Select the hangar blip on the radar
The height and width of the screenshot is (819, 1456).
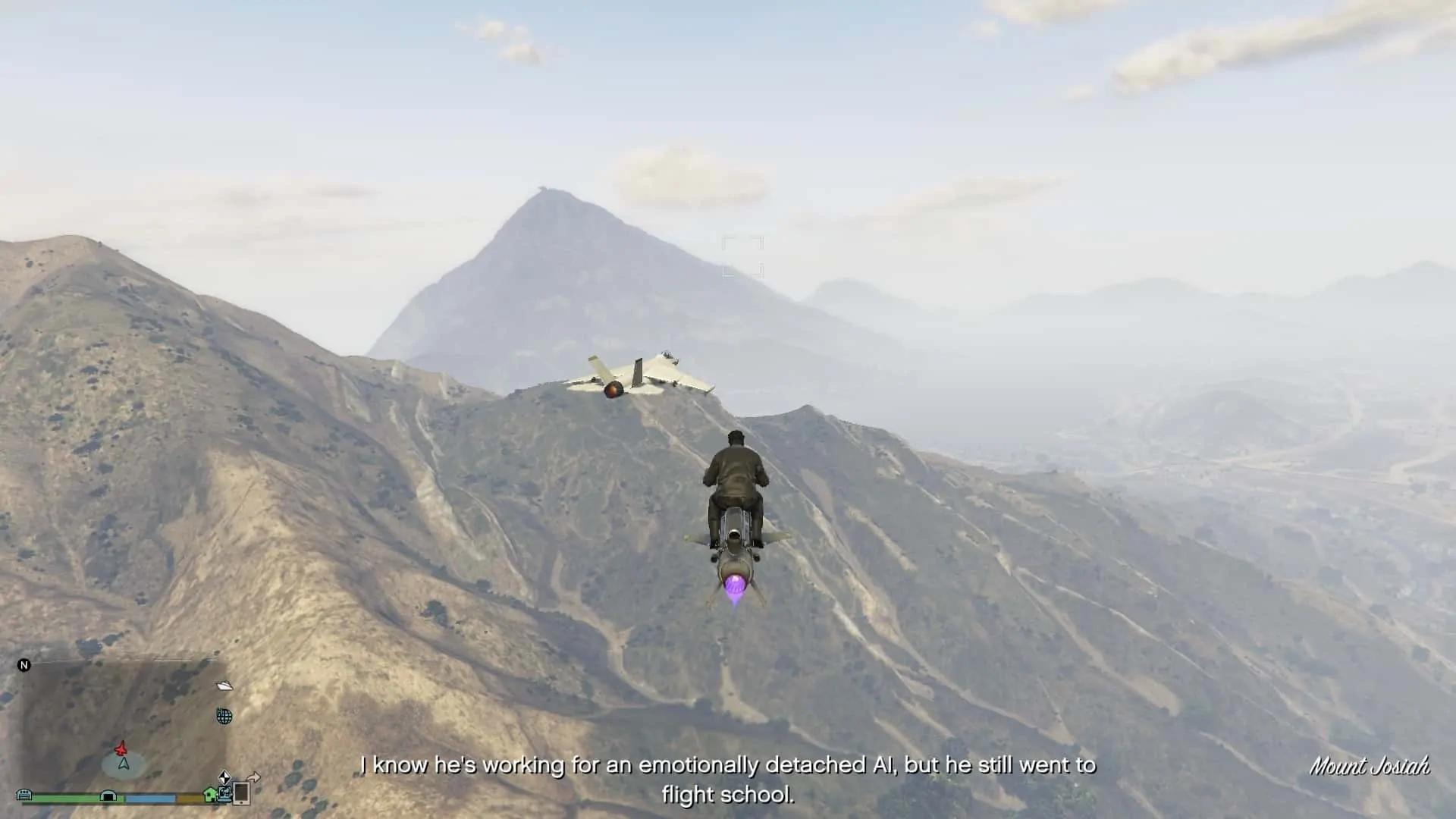point(108,796)
